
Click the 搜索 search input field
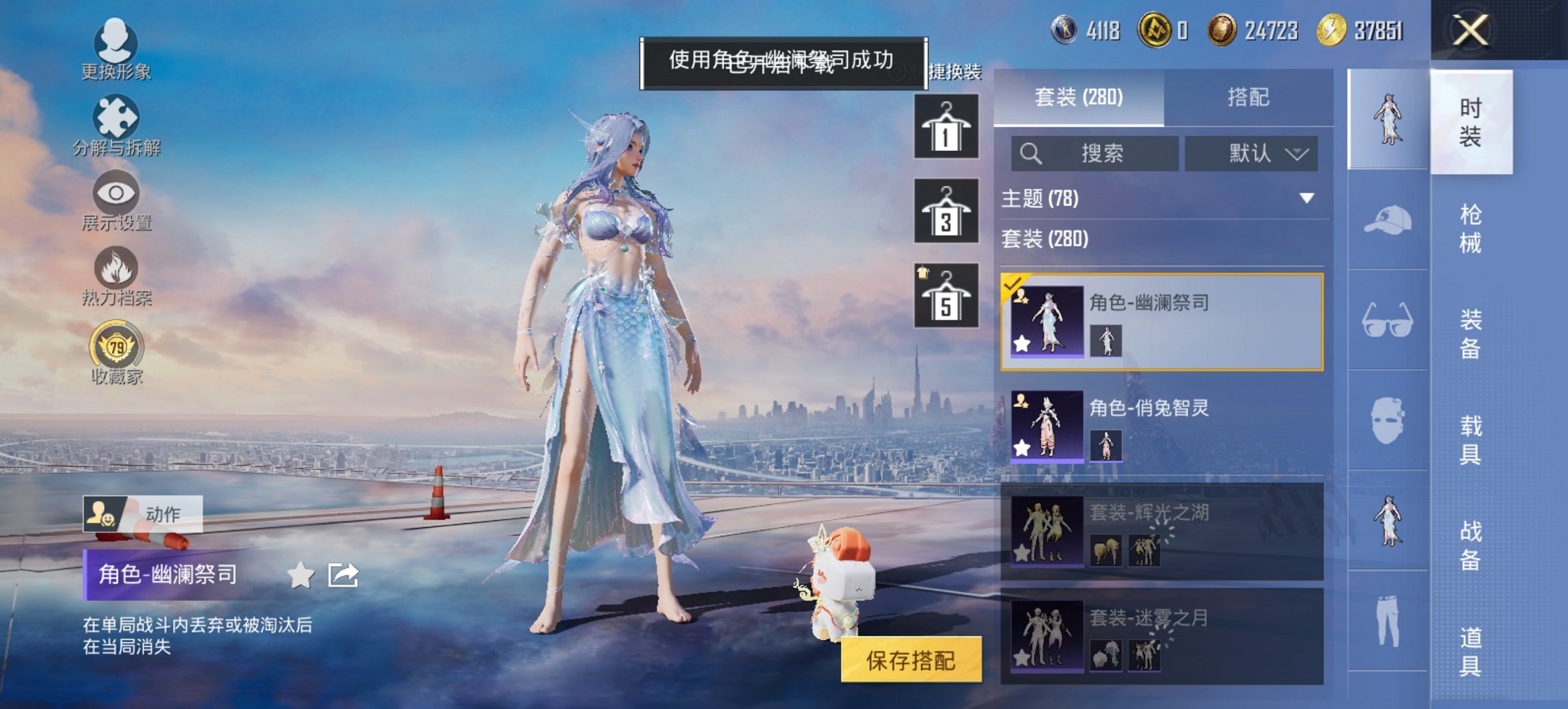point(1093,154)
